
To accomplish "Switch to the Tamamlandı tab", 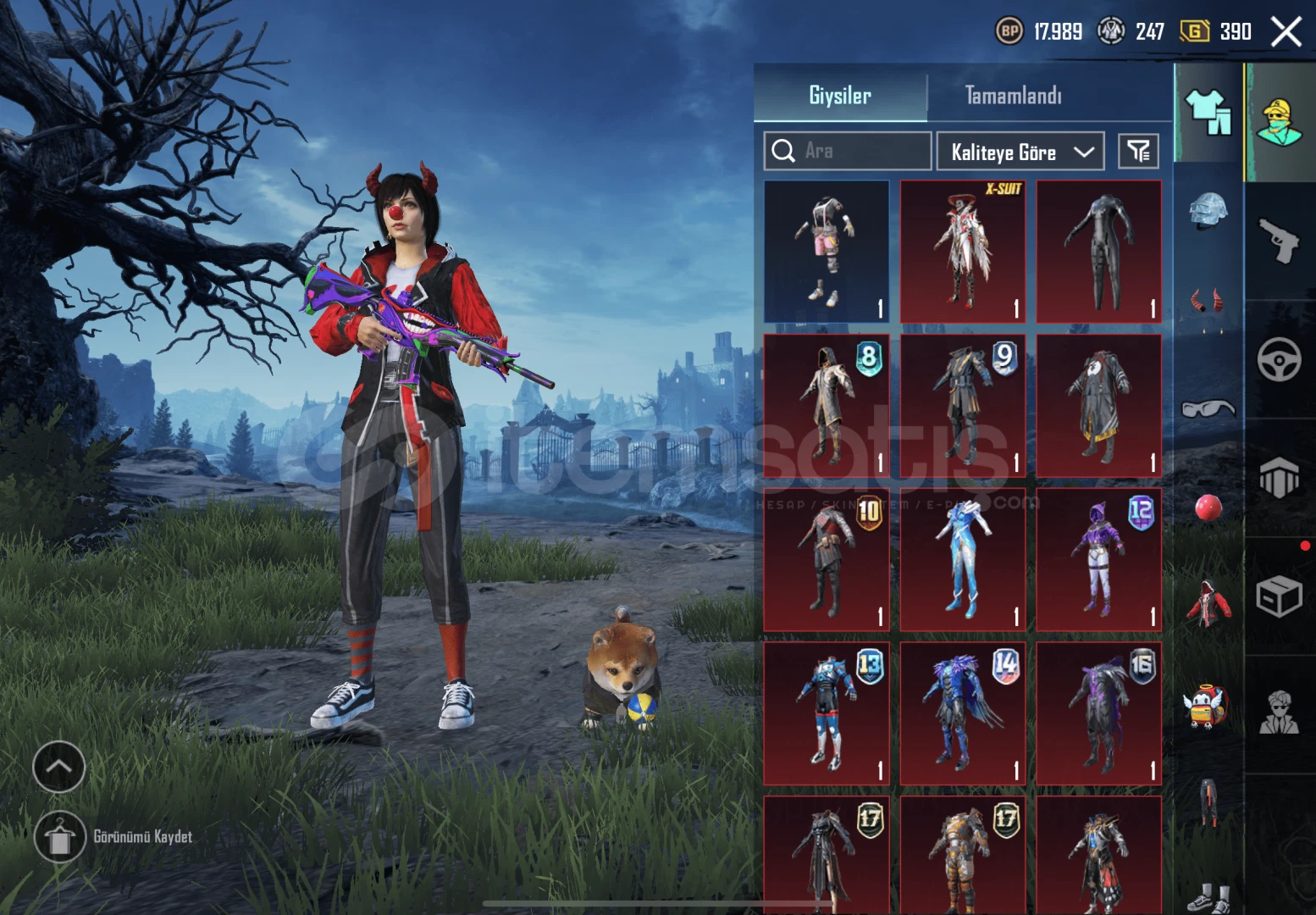I will (1015, 96).
